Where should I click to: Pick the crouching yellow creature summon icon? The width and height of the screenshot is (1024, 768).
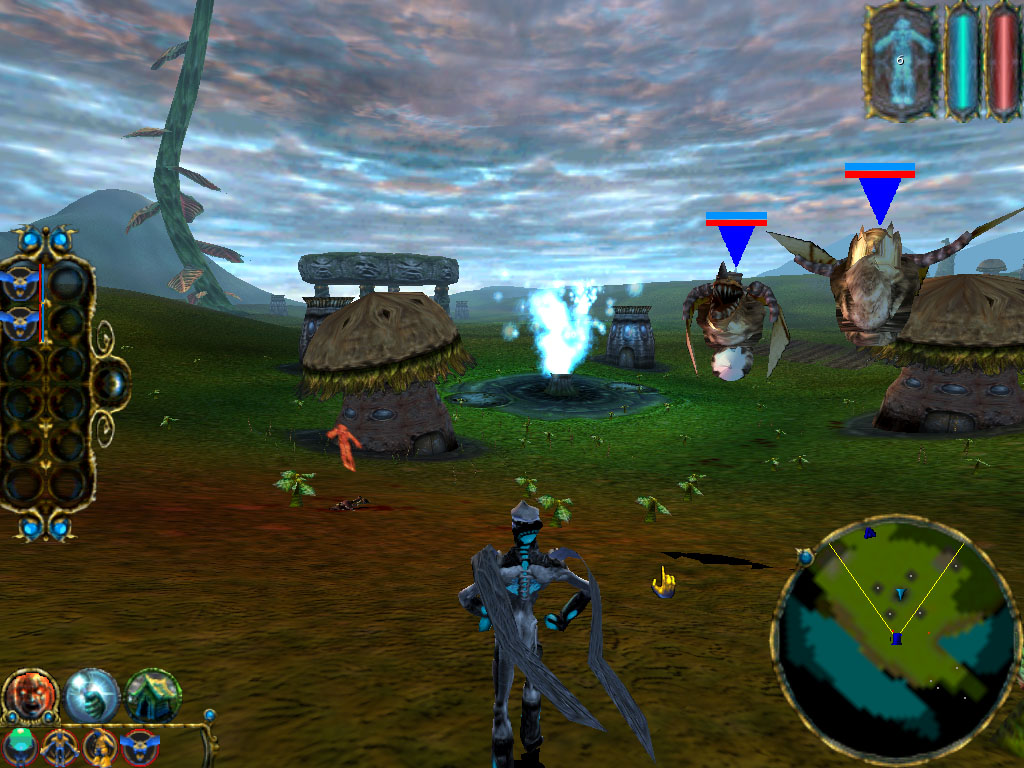coord(100,748)
